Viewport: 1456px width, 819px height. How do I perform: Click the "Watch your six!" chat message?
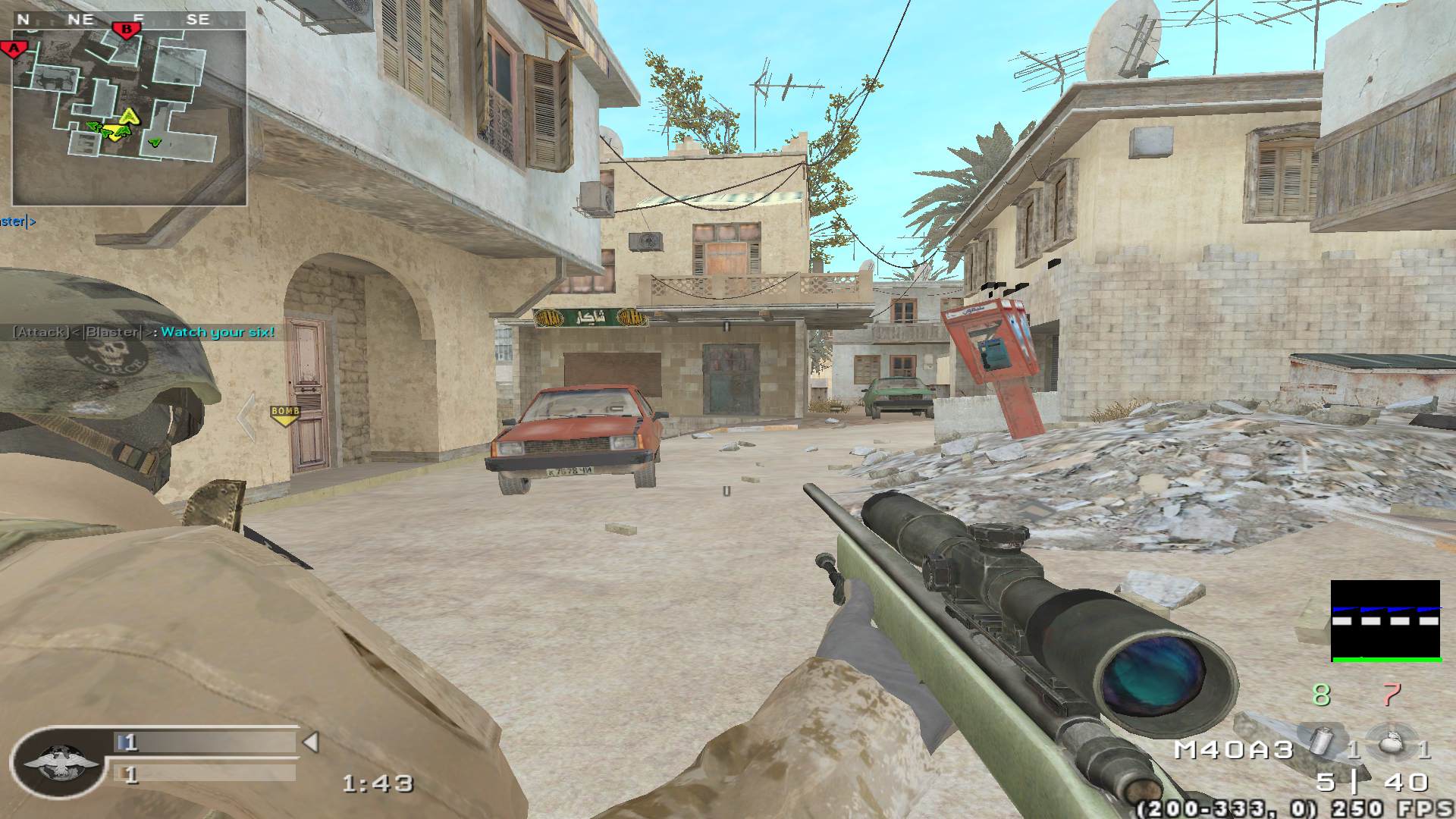(x=218, y=332)
